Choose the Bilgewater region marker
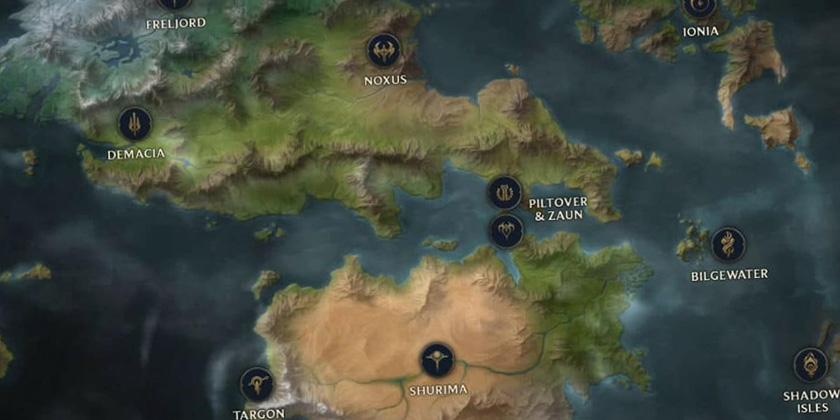Image resolution: width=840 pixels, height=420 pixels. tap(727, 246)
